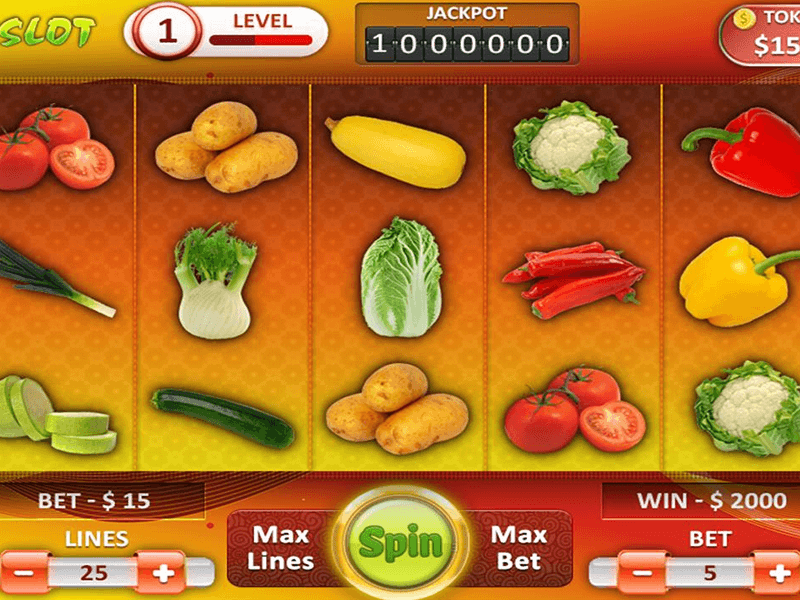Raise the bet amount with plus
This screenshot has width=800, height=600.
pos(778,572)
